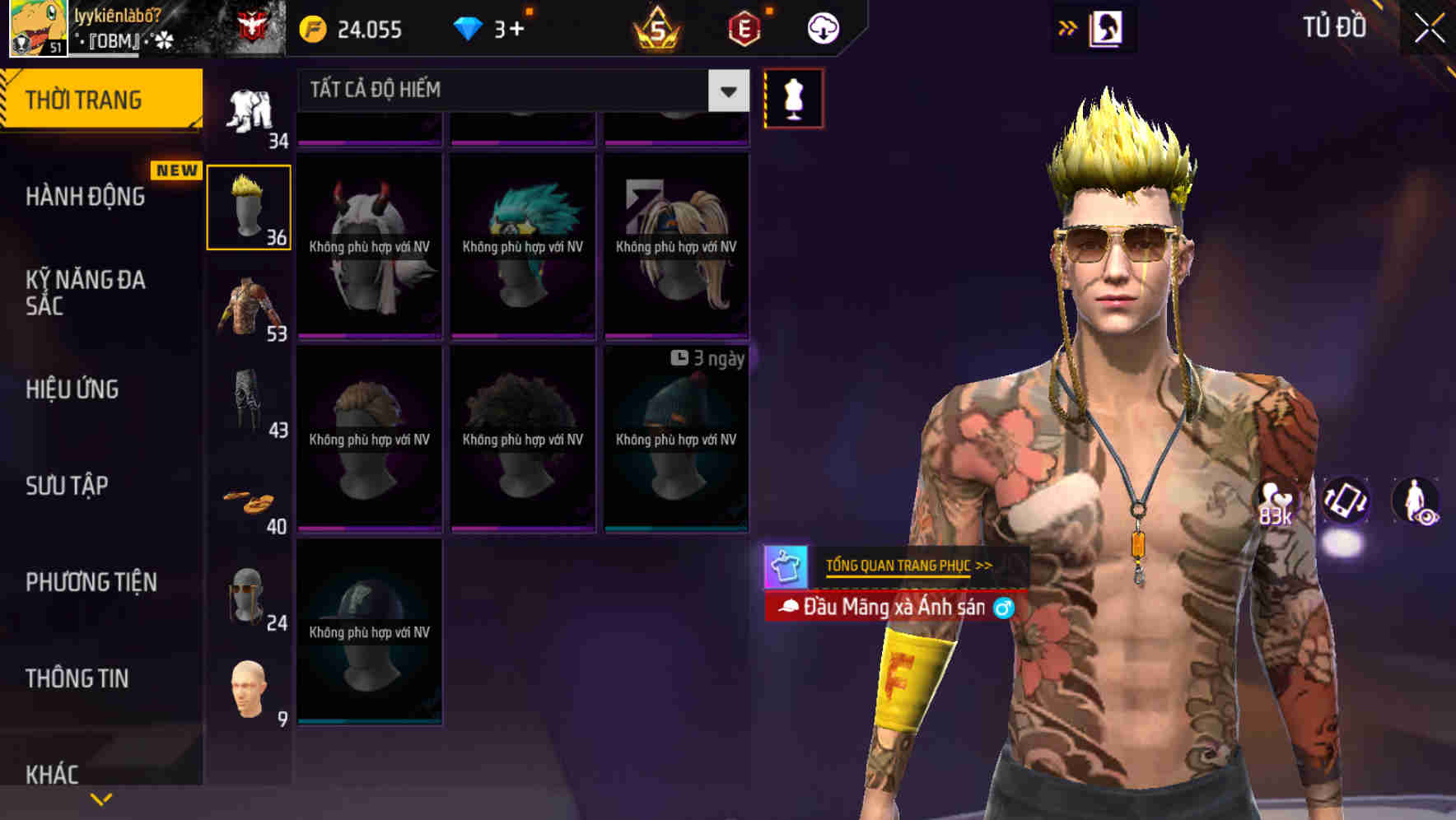This screenshot has height=820, width=1456.
Task: Click the double-arrow expander near top right
Action: point(1068,26)
